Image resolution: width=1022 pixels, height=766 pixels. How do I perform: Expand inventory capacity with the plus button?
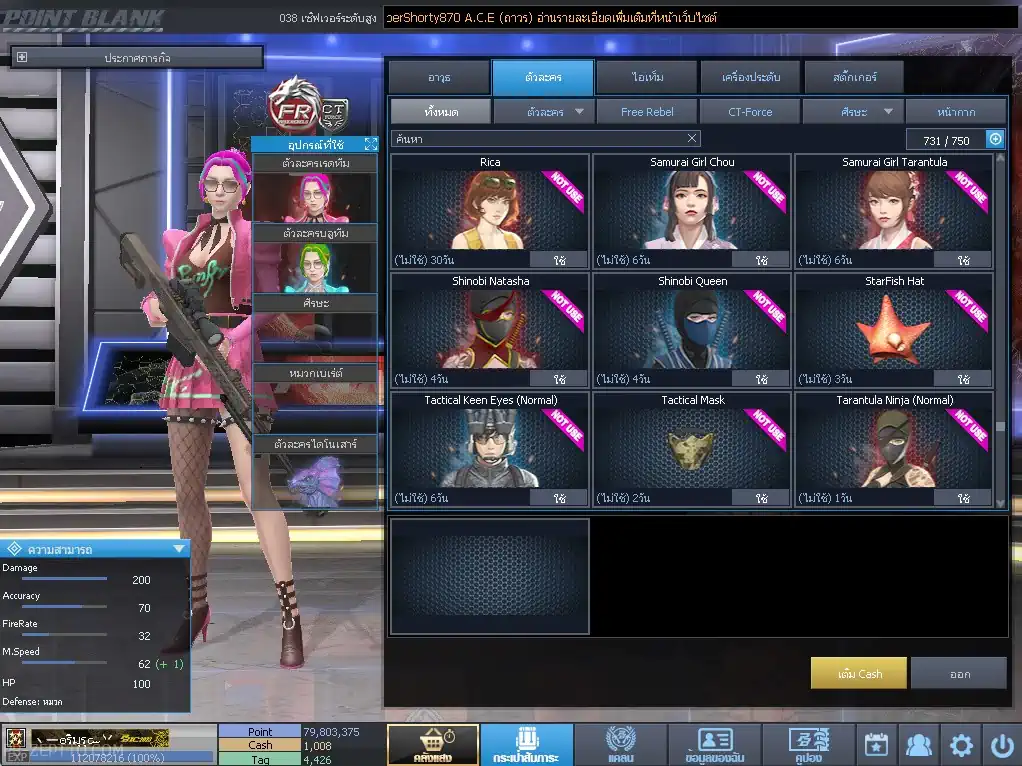995,140
